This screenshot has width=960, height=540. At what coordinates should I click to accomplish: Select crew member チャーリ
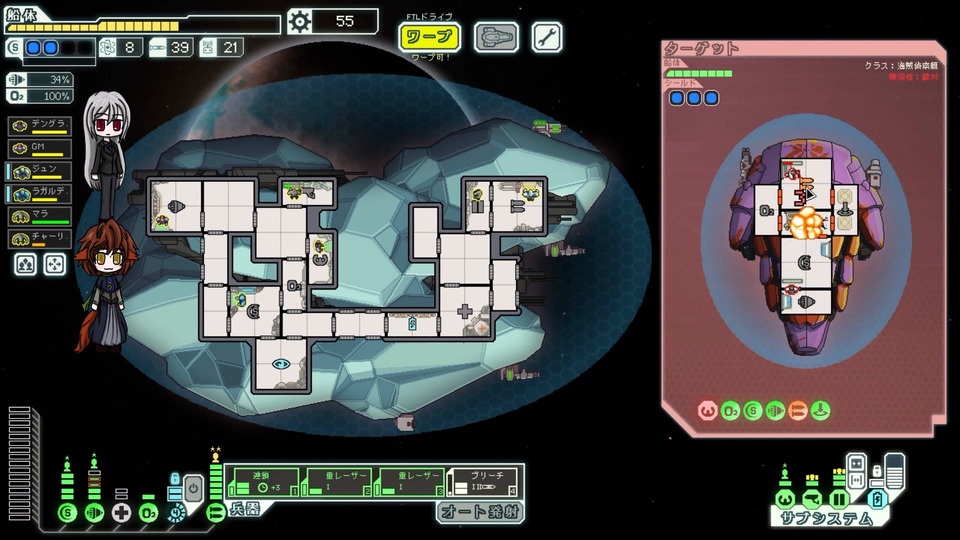click(x=39, y=240)
